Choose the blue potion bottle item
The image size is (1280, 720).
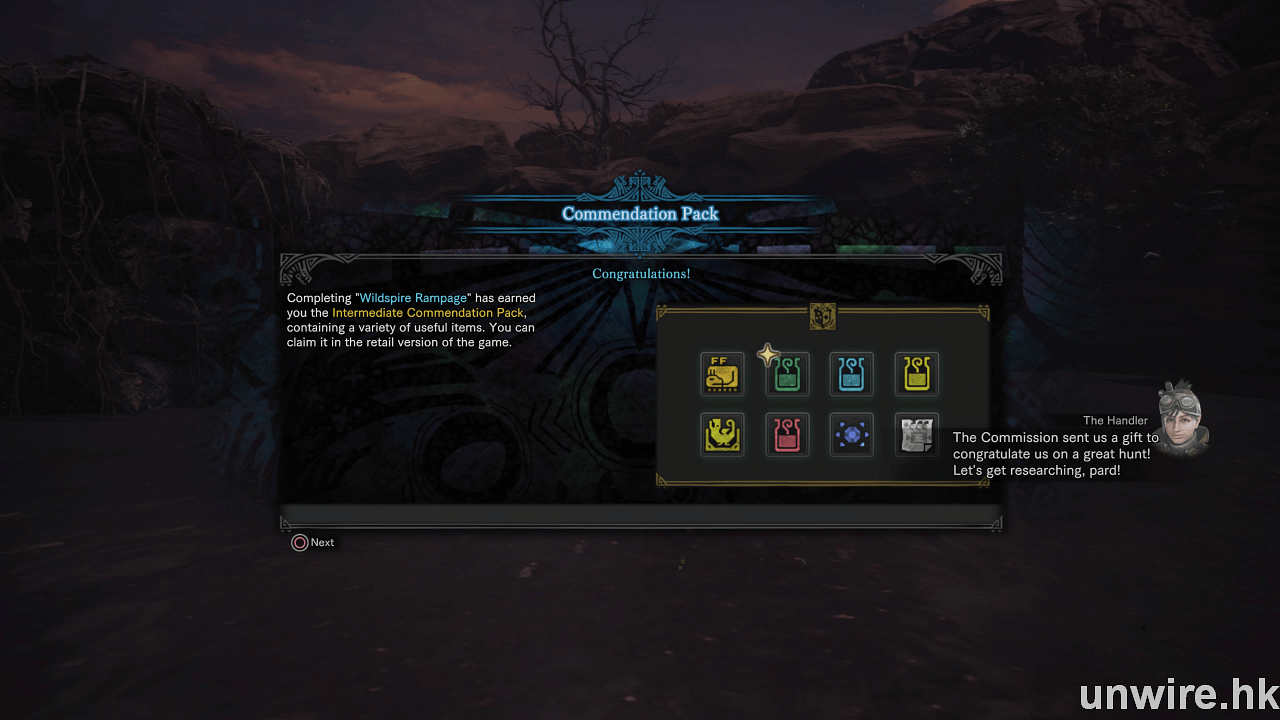(852, 374)
